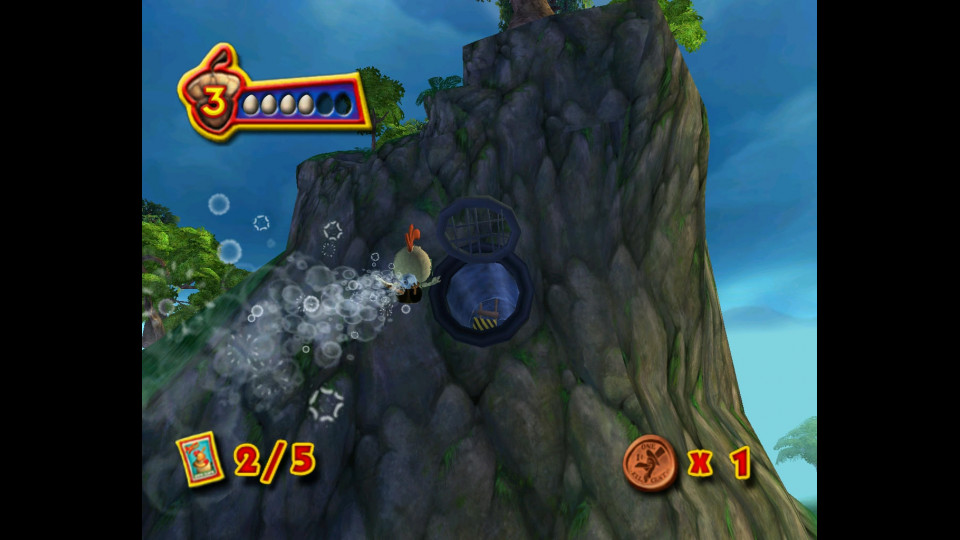Click the acorn lives icon

pyautogui.click(x=212, y=98)
